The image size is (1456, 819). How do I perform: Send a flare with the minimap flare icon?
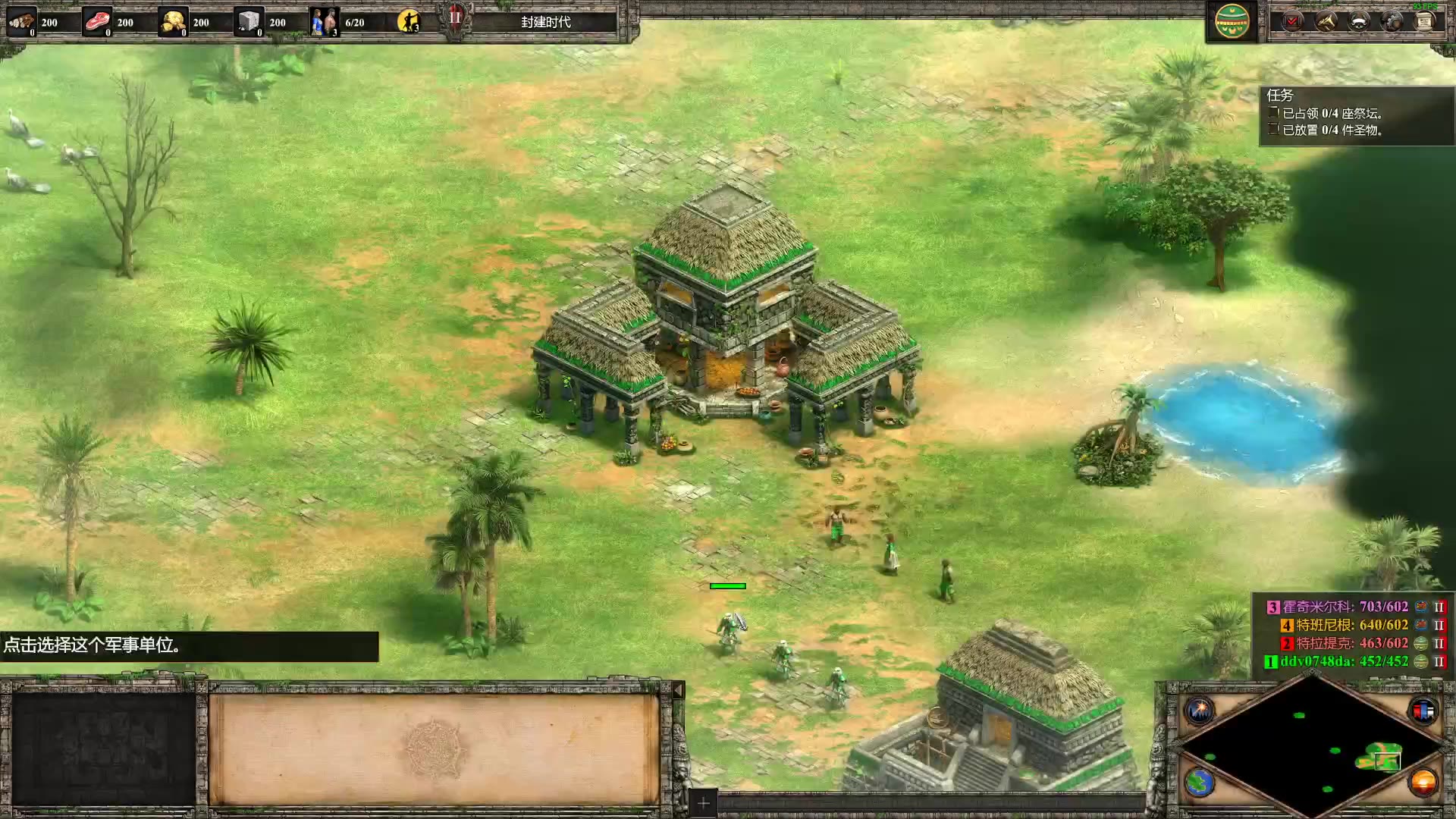1200,709
